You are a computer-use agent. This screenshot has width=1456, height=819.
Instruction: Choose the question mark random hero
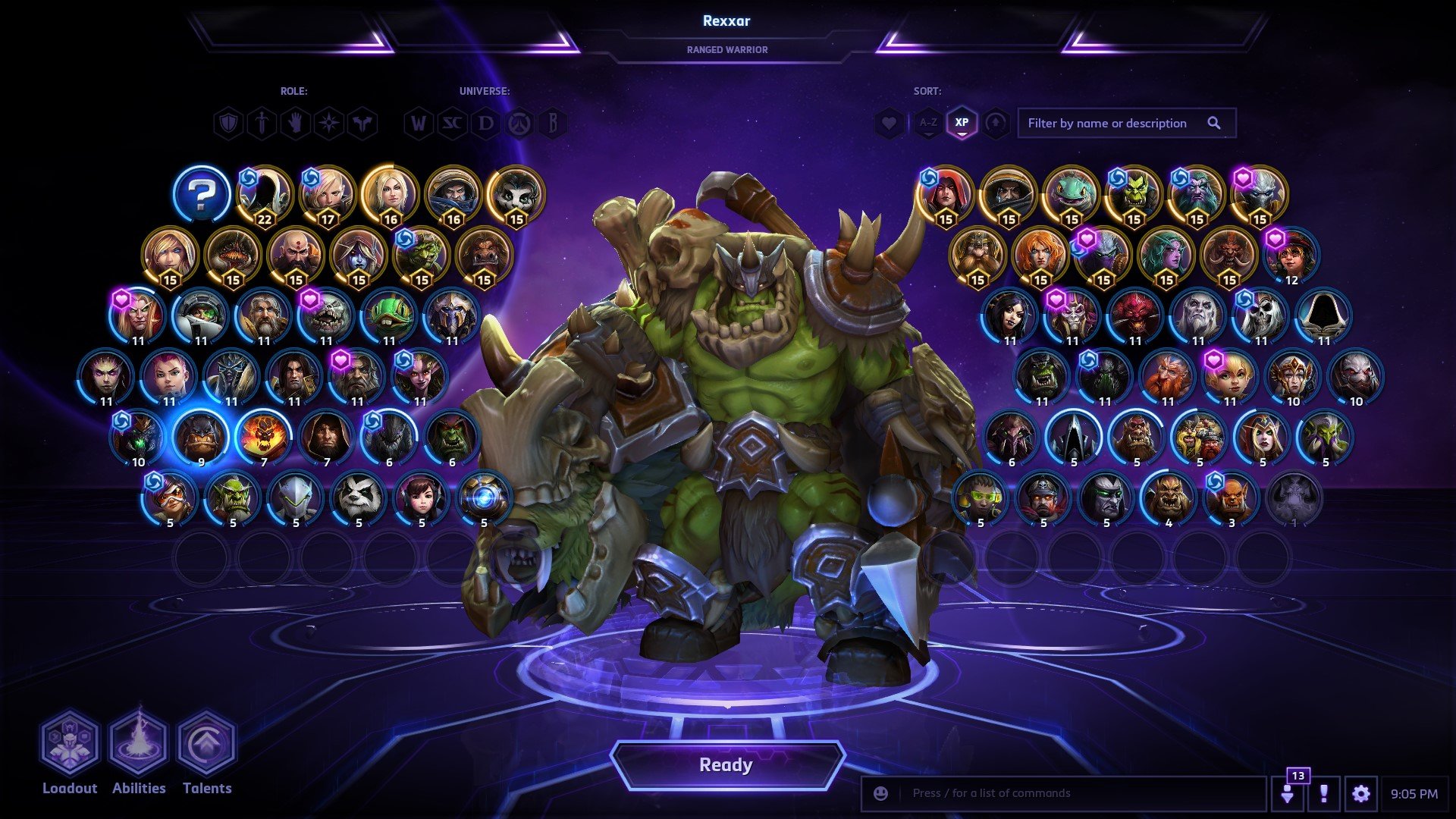click(x=201, y=194)
